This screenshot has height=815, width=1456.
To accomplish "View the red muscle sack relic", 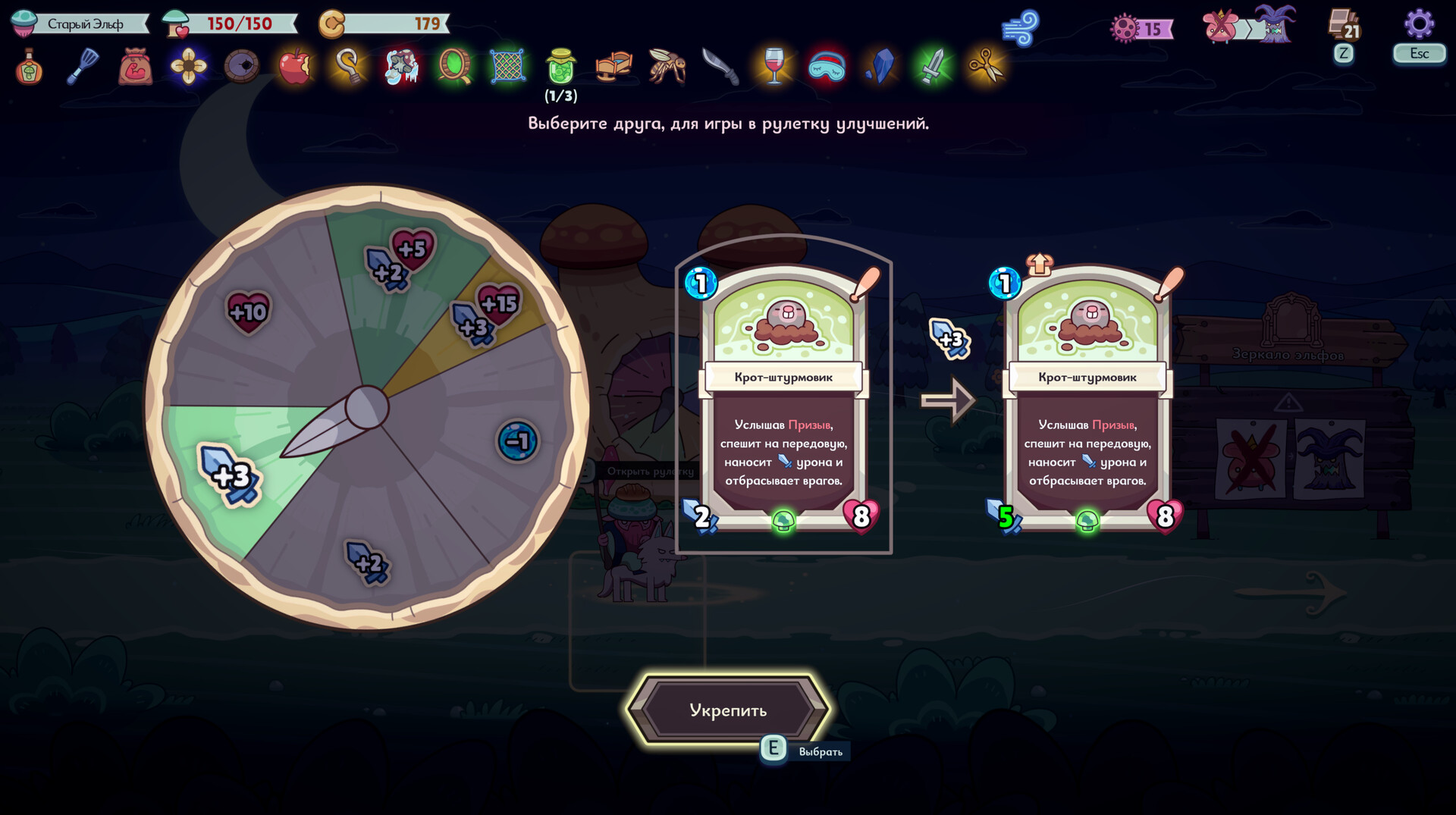I will pos(136,67).
